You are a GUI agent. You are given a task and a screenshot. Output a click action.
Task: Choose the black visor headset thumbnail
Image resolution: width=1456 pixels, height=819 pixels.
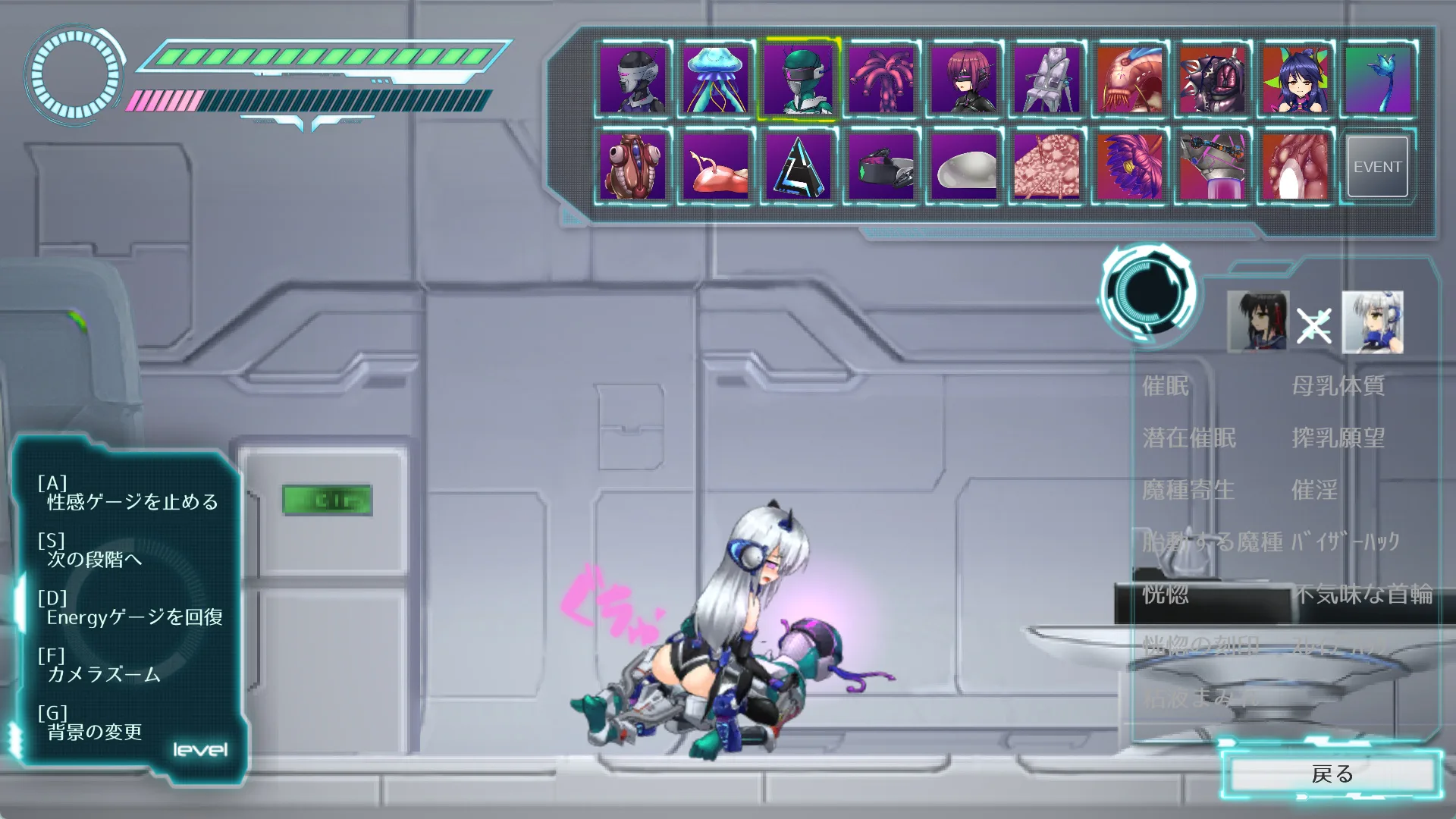click(x=881, y=167)
